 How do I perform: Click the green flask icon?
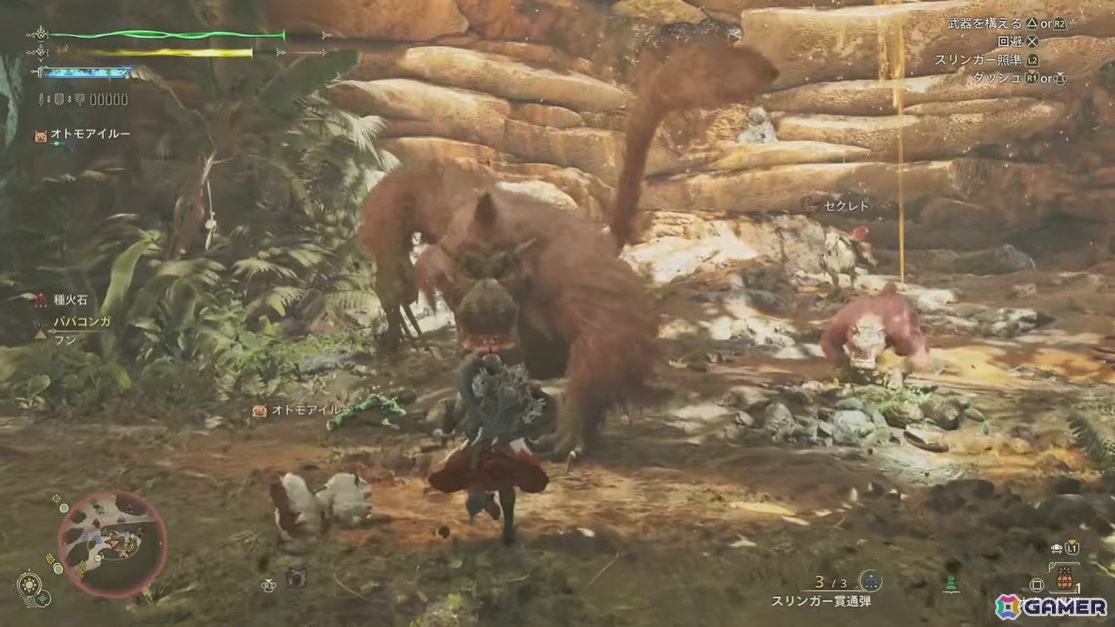coord(951,584)
